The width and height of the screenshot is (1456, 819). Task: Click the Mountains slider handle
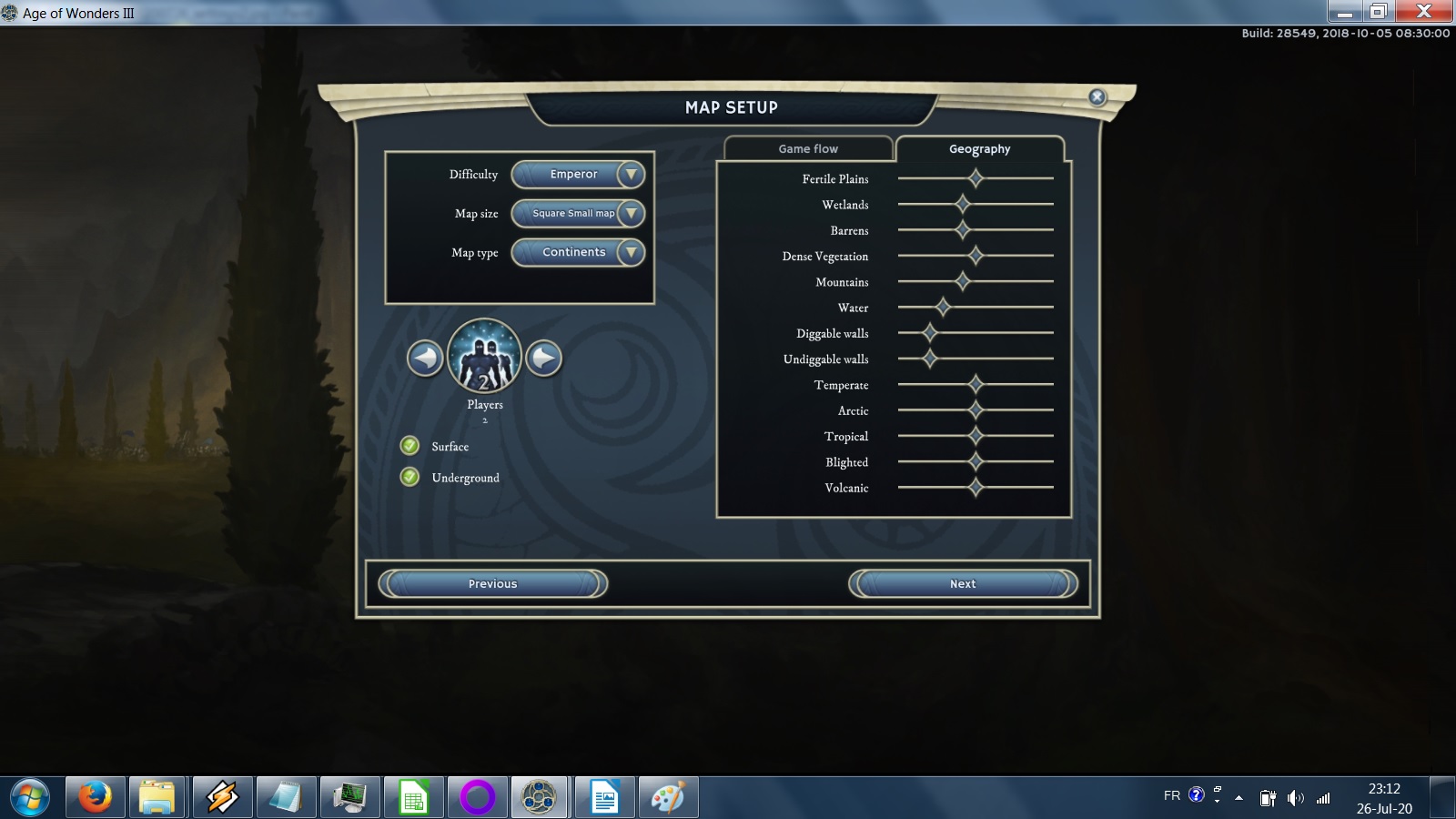point(963,281)
